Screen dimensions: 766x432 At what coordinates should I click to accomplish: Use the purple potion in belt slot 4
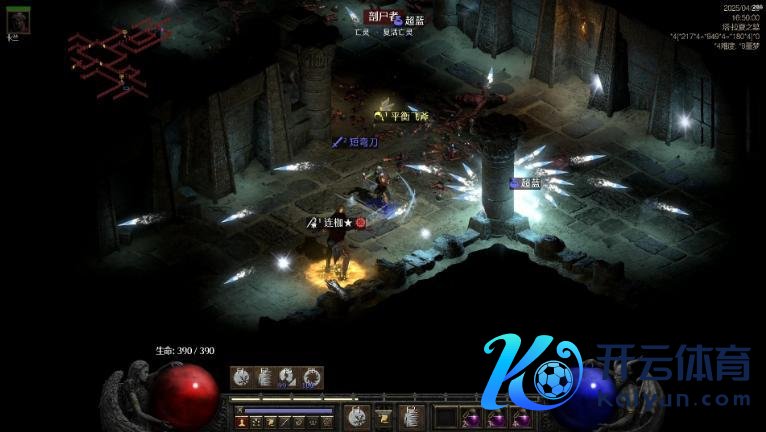click(x=520, y=417)
